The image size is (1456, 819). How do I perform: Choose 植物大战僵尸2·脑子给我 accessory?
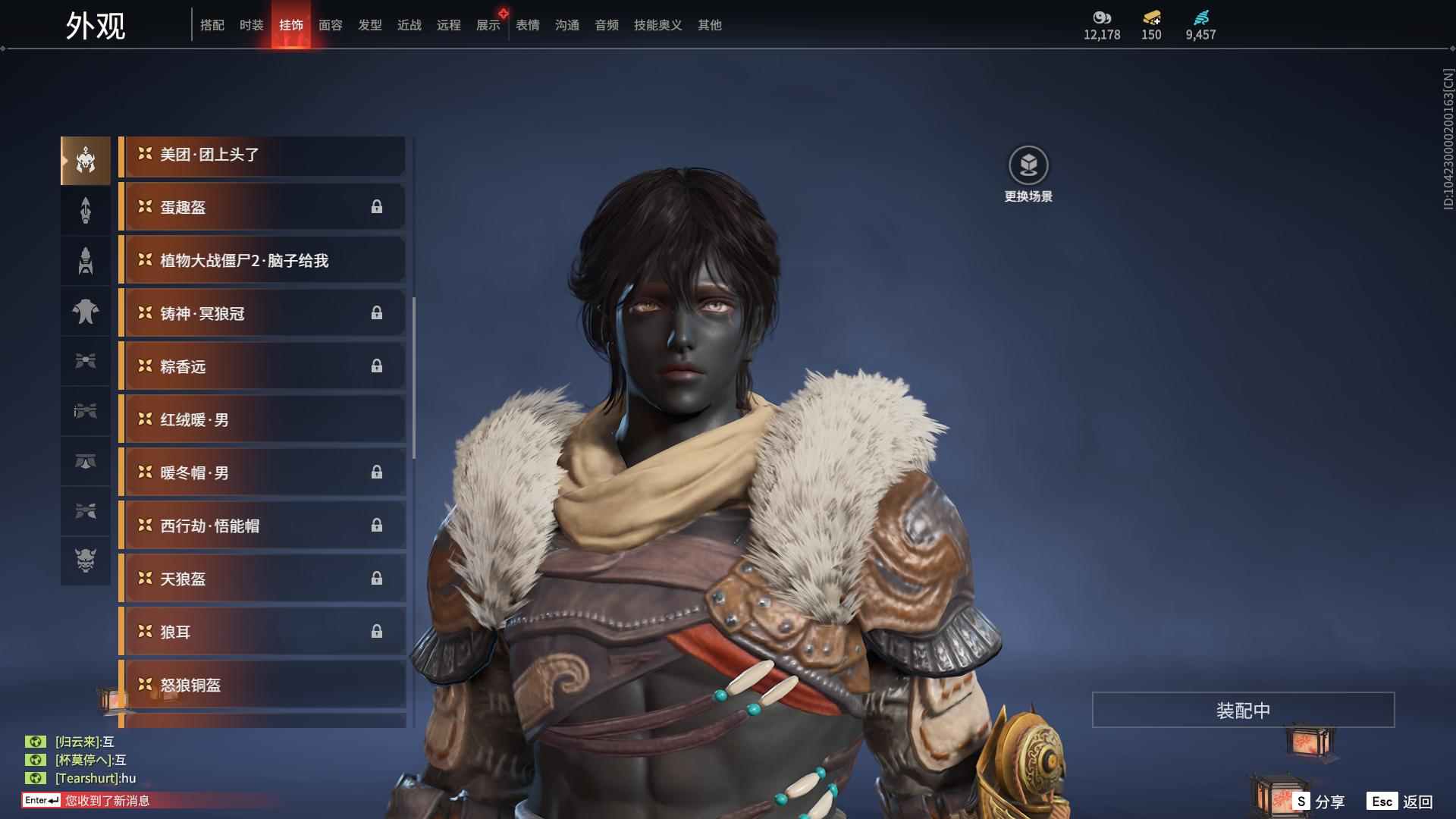point(262,261)
